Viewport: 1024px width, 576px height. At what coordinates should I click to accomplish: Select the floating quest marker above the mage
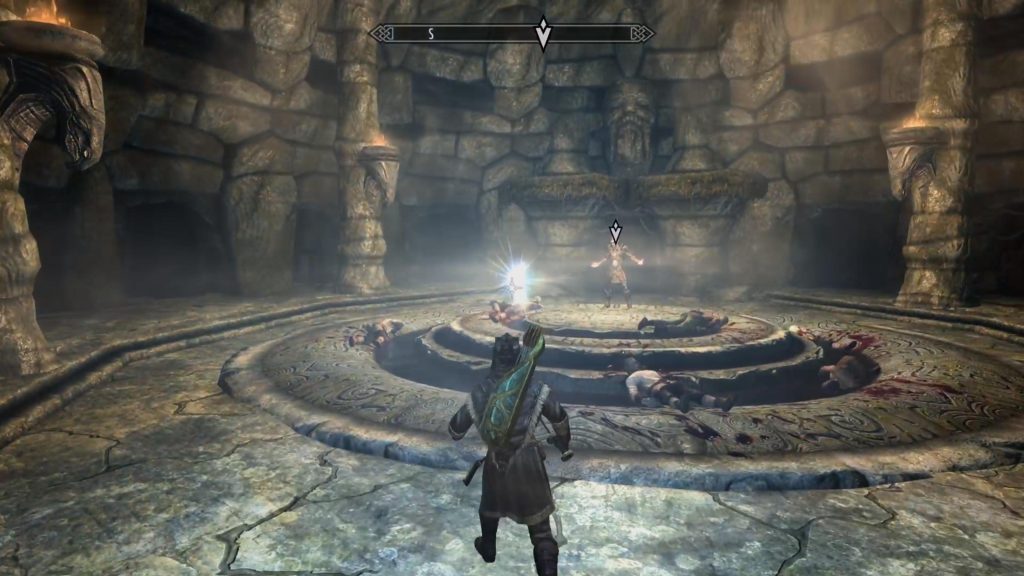tap(616, 232)
